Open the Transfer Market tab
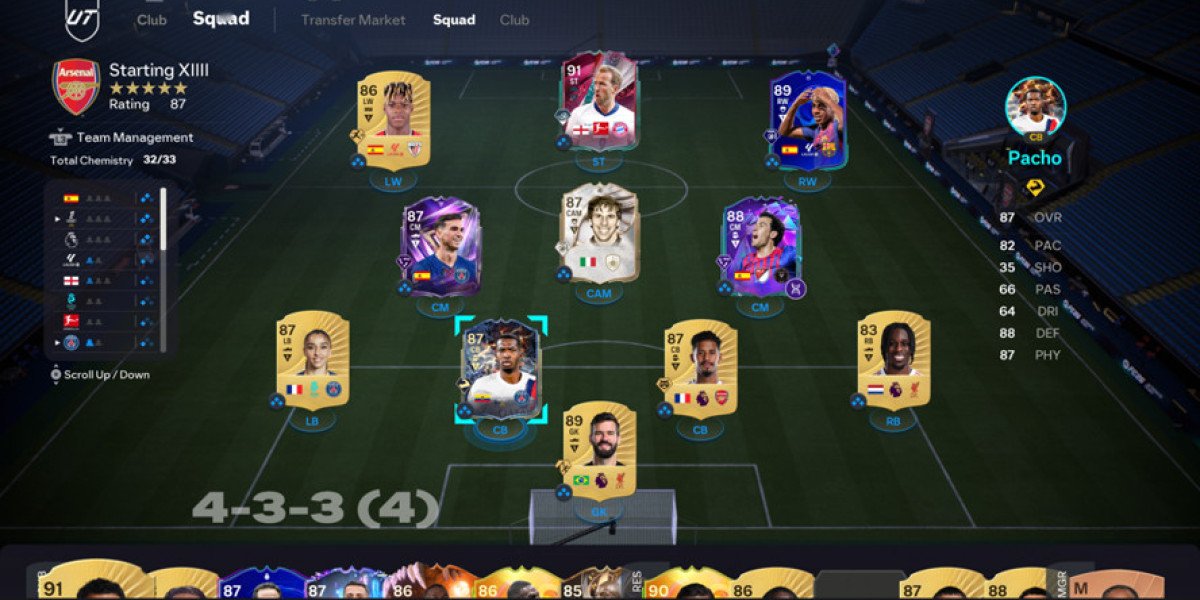Viewport: 1200px width, 600px height. click(353, 20)
